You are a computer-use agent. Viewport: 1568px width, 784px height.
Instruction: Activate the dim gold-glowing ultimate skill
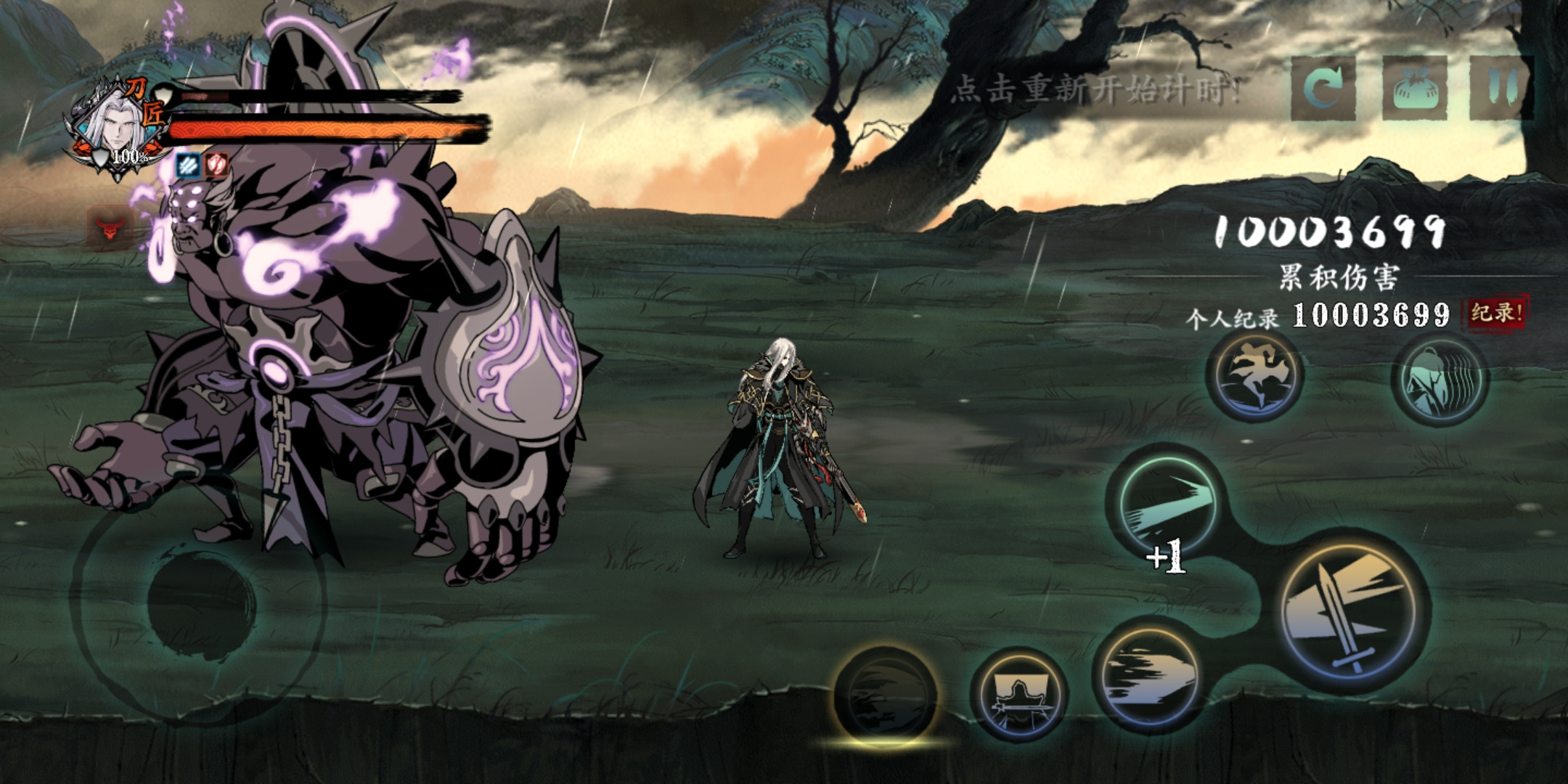pyautogui.click(x=886, y=695)
